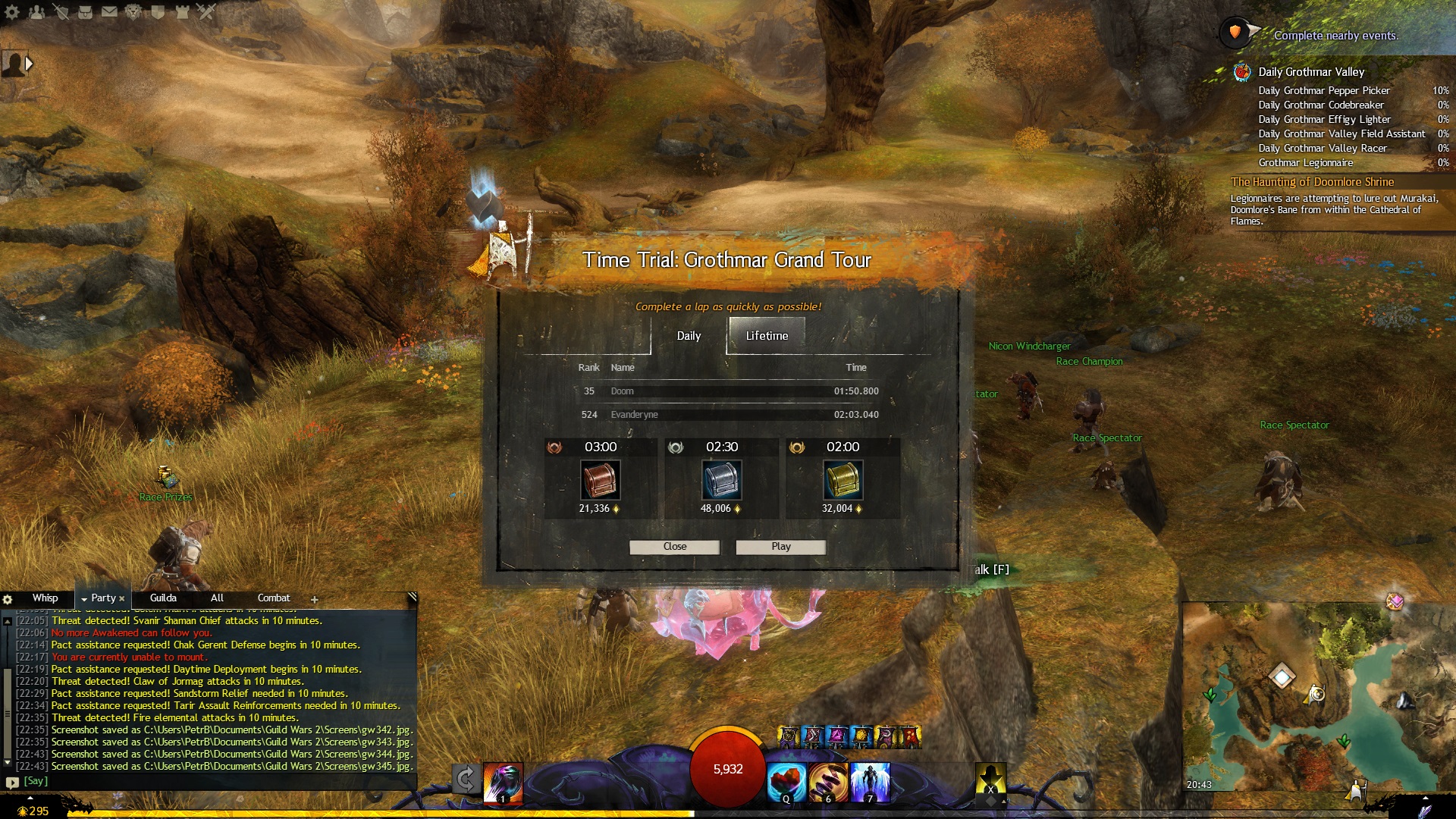This screenshot has width=1456, height=819.
Task: Open the Daily Grothmar Valley tracker entry
Action: (1311, 72)
